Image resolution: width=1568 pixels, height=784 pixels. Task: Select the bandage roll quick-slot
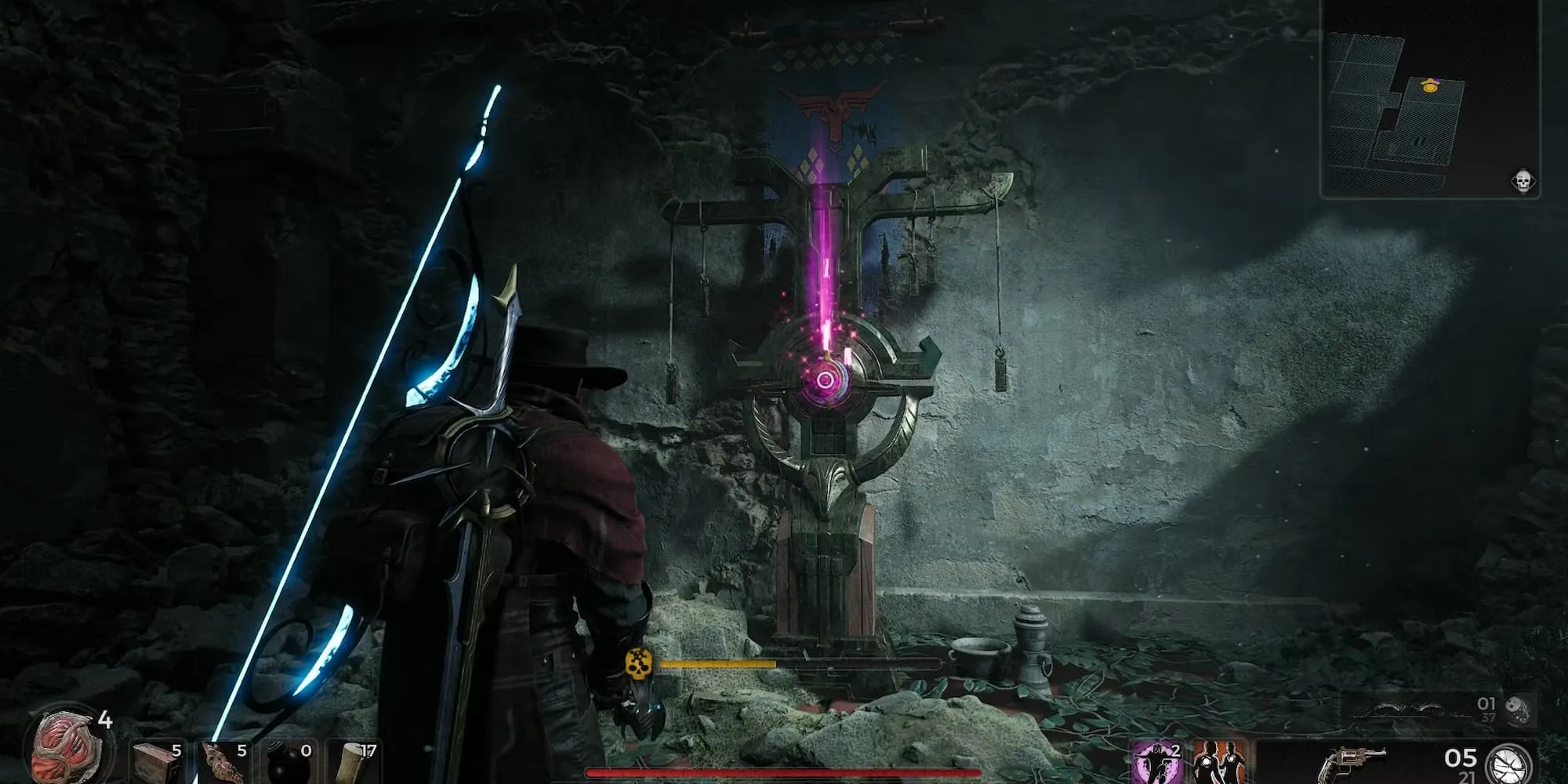click(354, 762)
